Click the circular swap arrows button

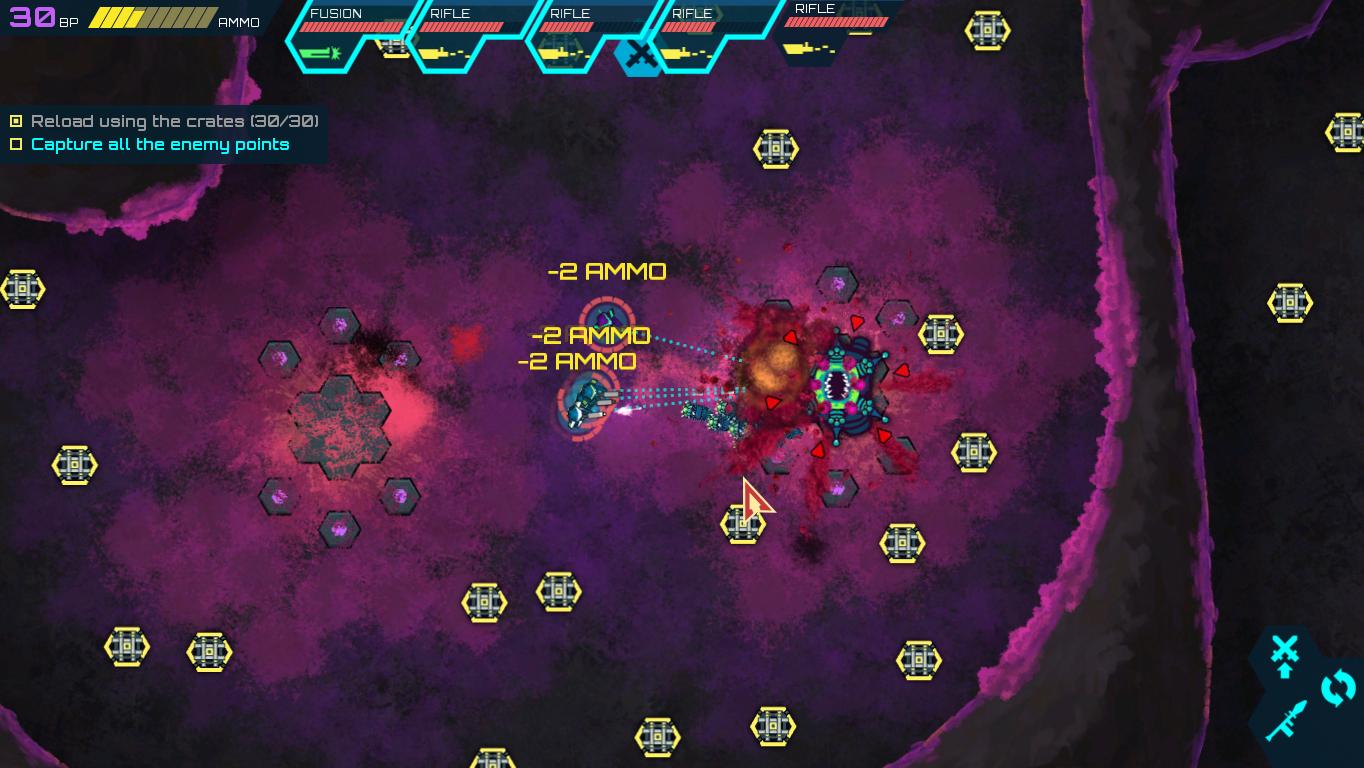1338,688
